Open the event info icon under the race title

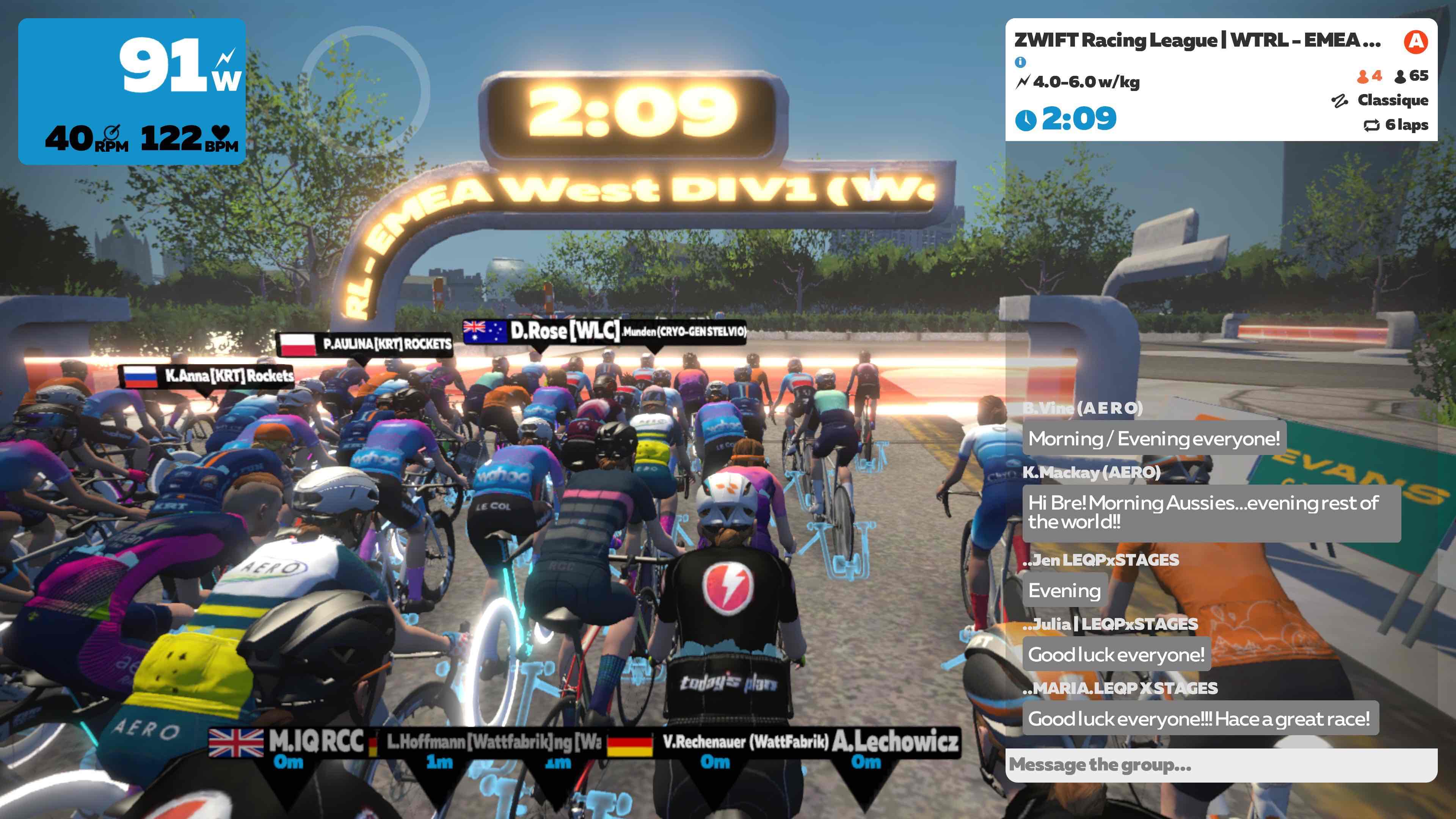coord(1020,62)
